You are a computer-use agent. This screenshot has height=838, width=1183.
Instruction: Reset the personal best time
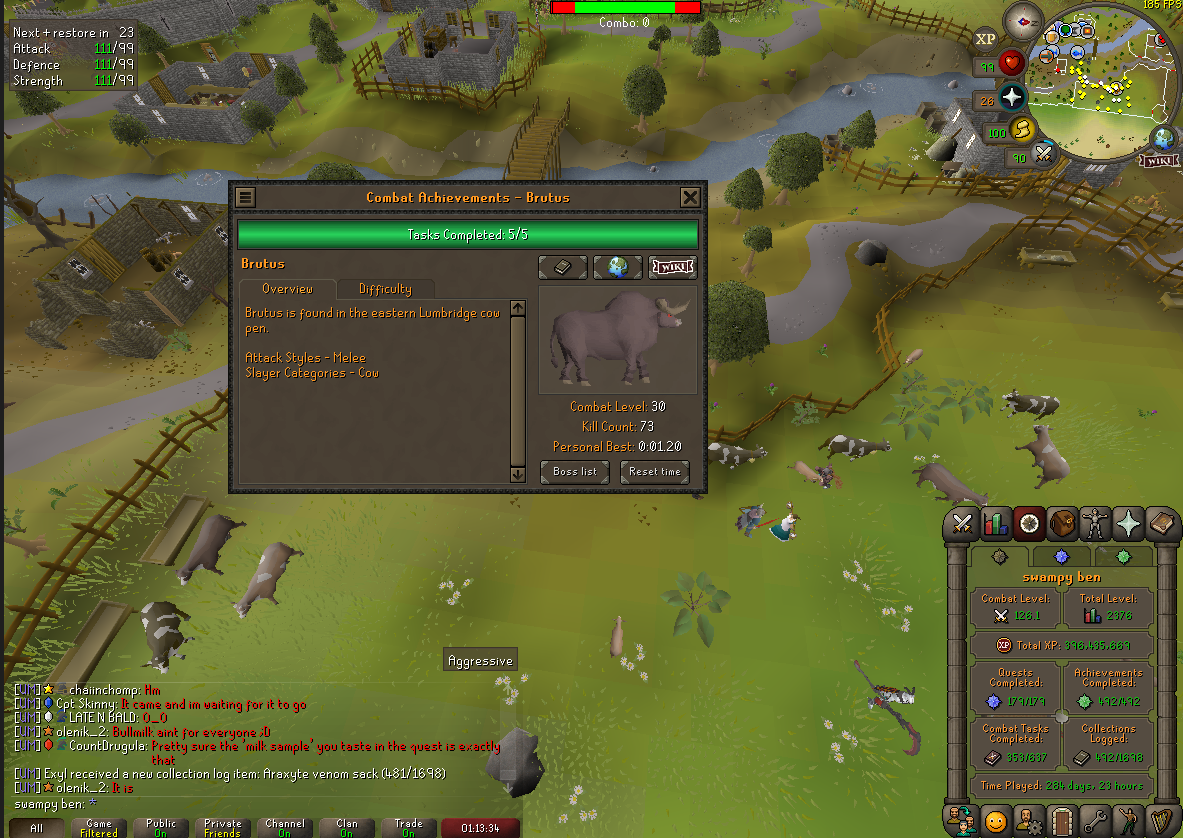coord(655,472)
